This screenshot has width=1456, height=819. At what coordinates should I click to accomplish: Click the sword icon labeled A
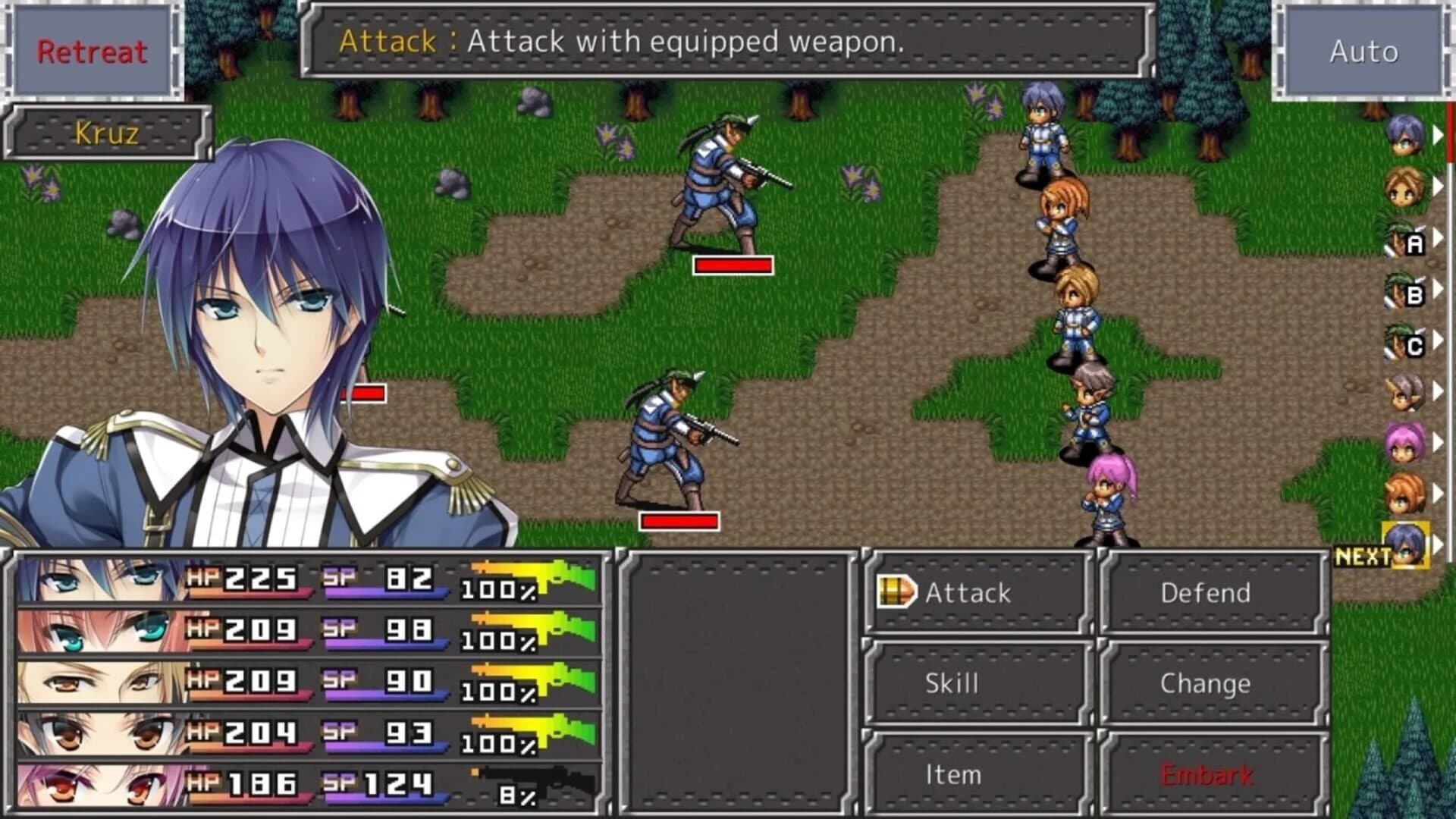[x=1407, y=243]
